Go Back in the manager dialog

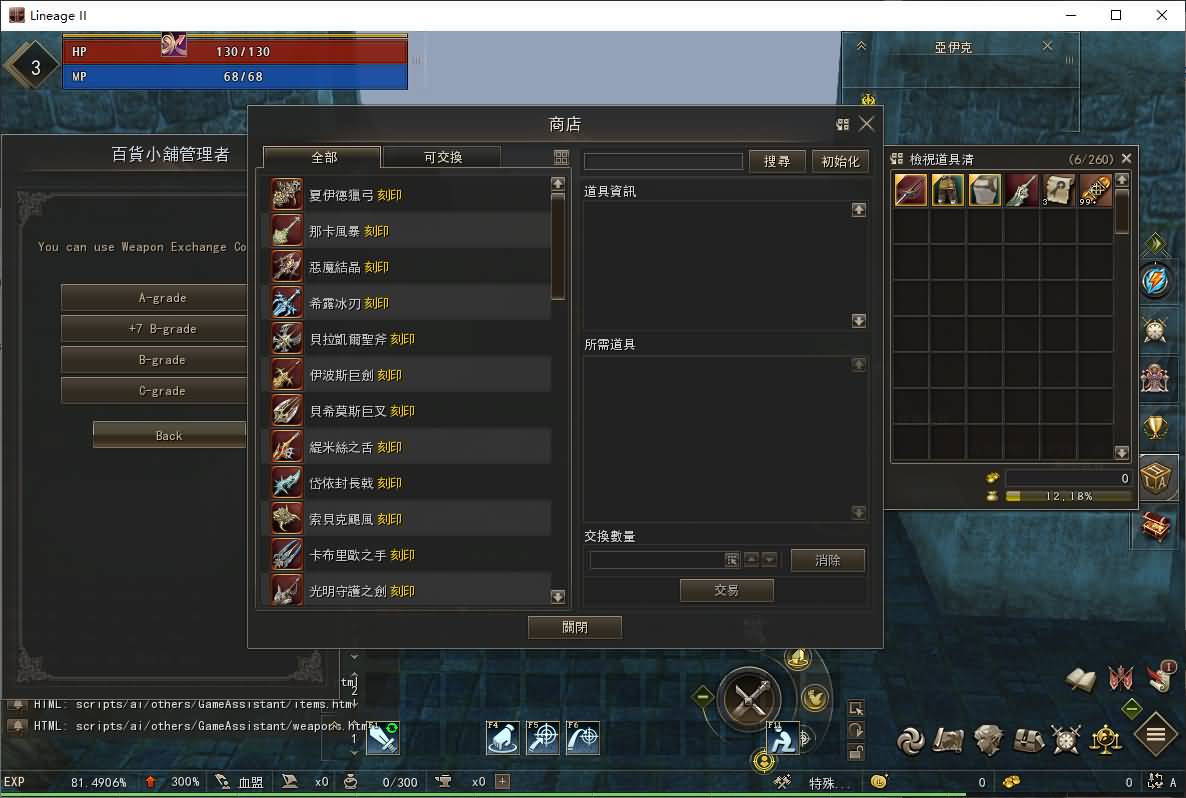(169, 435)
